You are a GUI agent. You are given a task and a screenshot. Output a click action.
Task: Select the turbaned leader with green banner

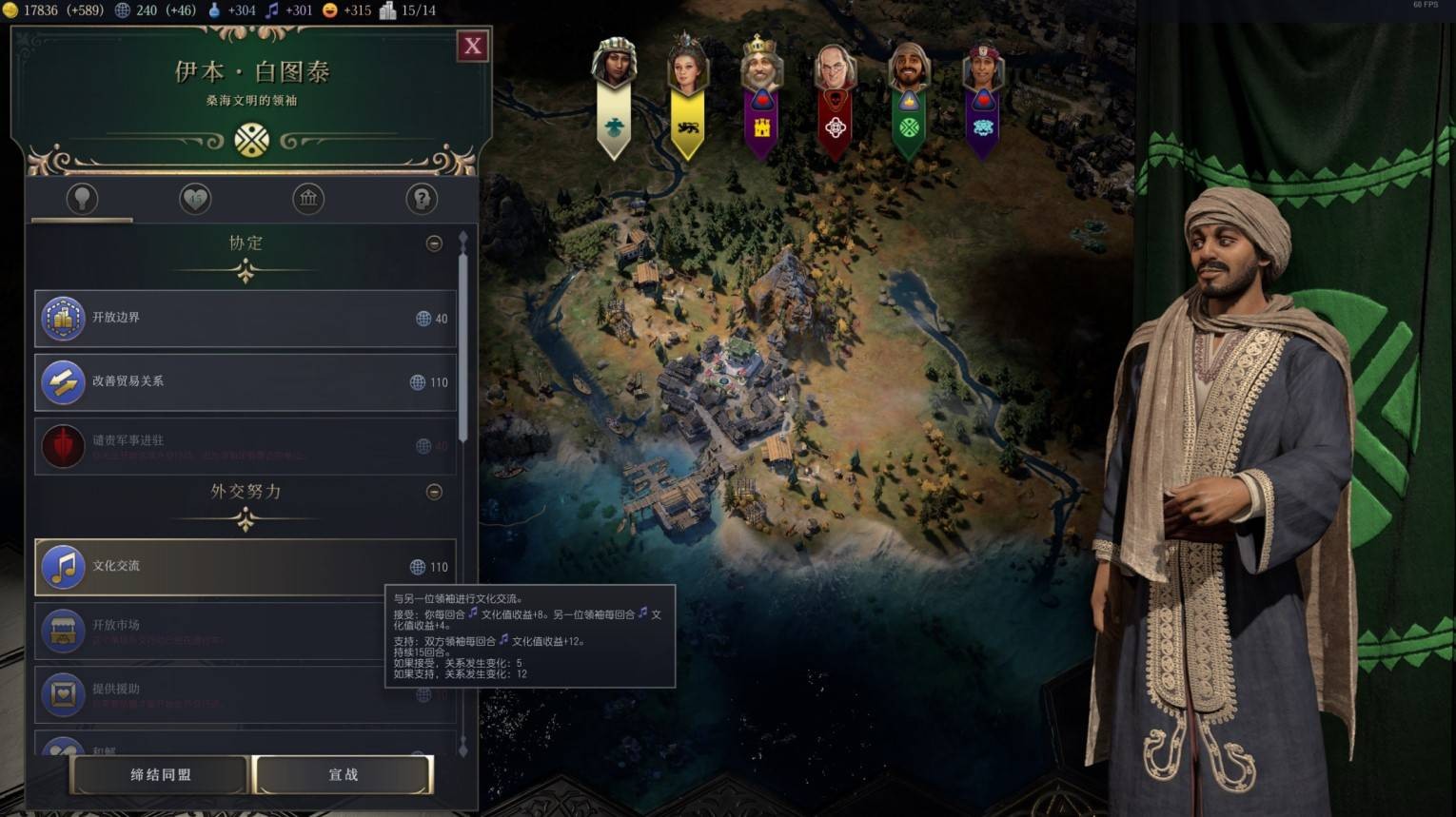coord(909,95)
